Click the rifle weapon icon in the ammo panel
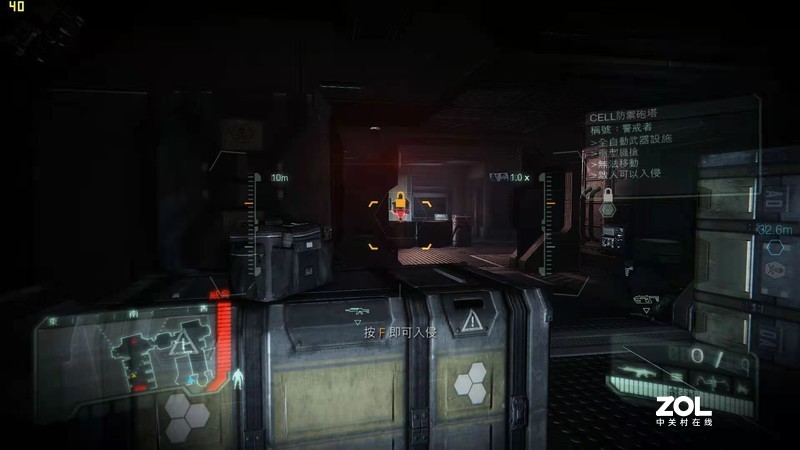The image size is (800, 450). (x=634, y=375)
